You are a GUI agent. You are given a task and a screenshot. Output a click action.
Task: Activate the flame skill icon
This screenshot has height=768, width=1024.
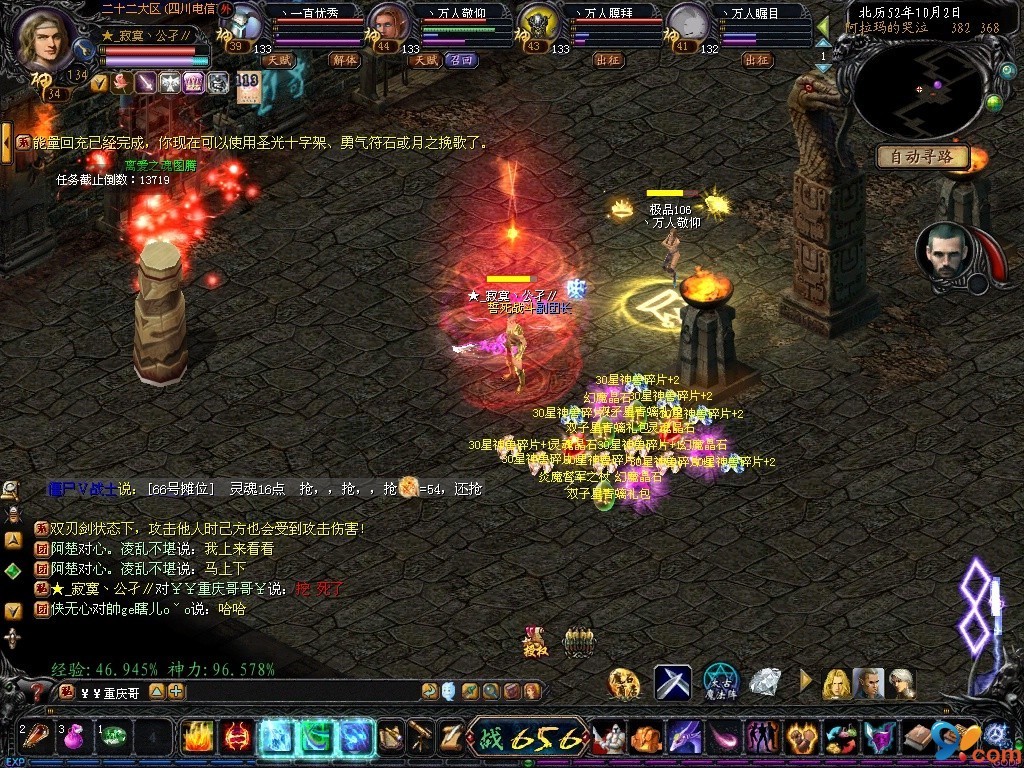197,738
